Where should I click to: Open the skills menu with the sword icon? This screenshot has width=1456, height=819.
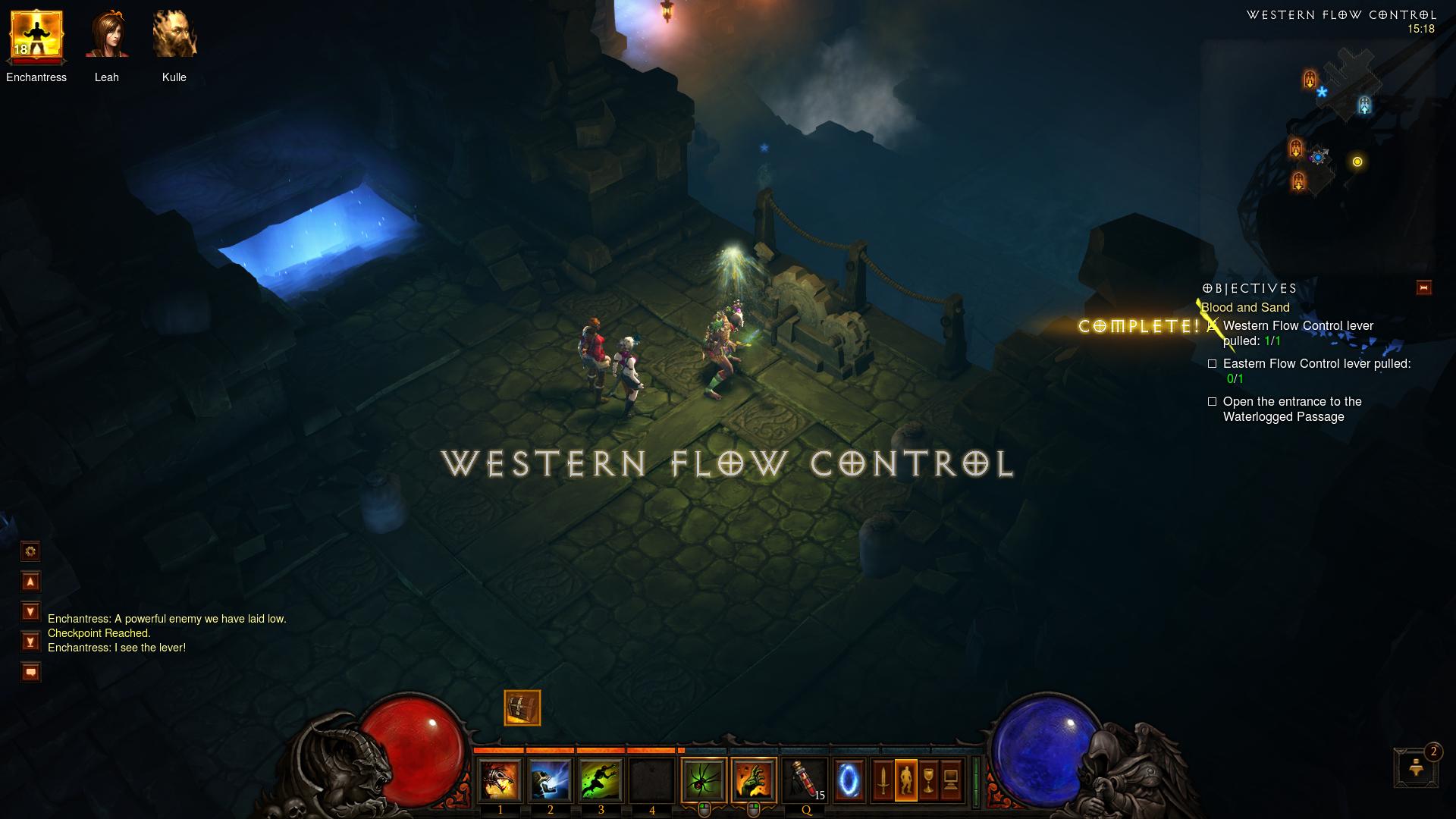tap(883, 780)
